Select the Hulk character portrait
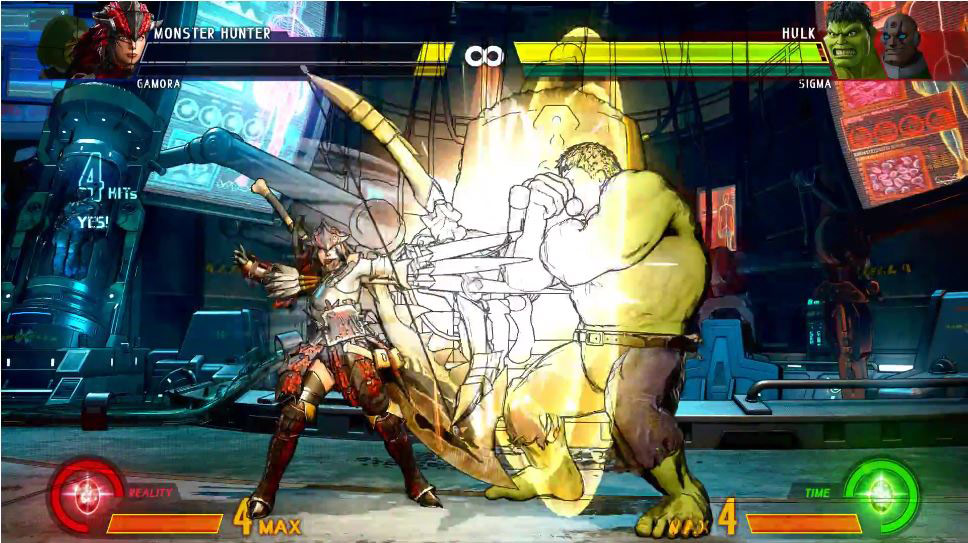 click(x=850, y=40)
